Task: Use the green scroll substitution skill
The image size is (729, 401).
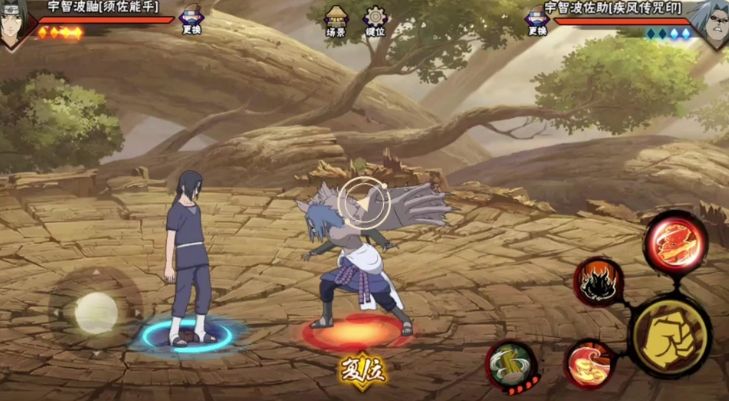Action: pyautogui.click(x=511, y=364)
